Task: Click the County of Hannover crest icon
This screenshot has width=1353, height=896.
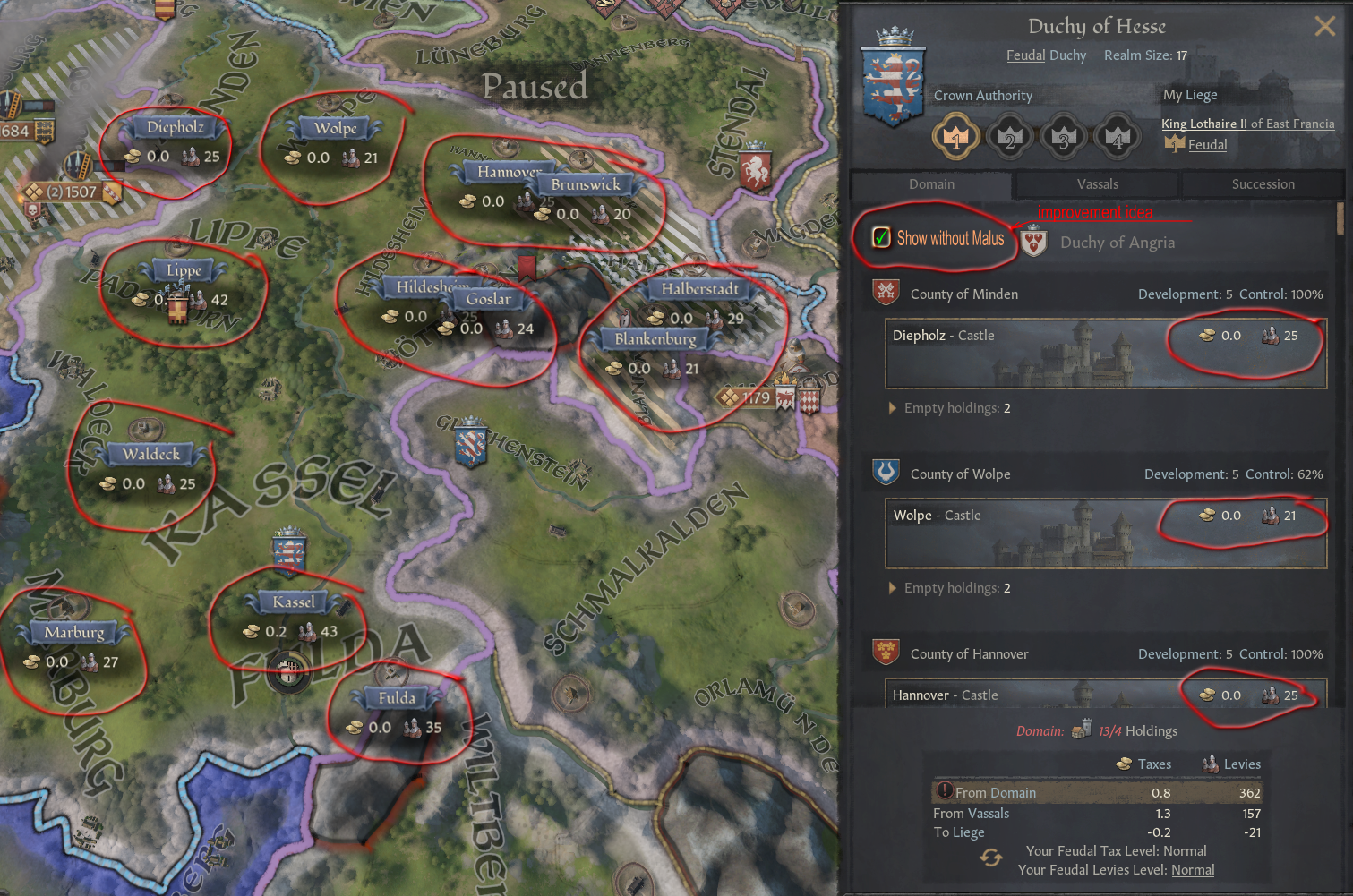Action: (886, 653)
